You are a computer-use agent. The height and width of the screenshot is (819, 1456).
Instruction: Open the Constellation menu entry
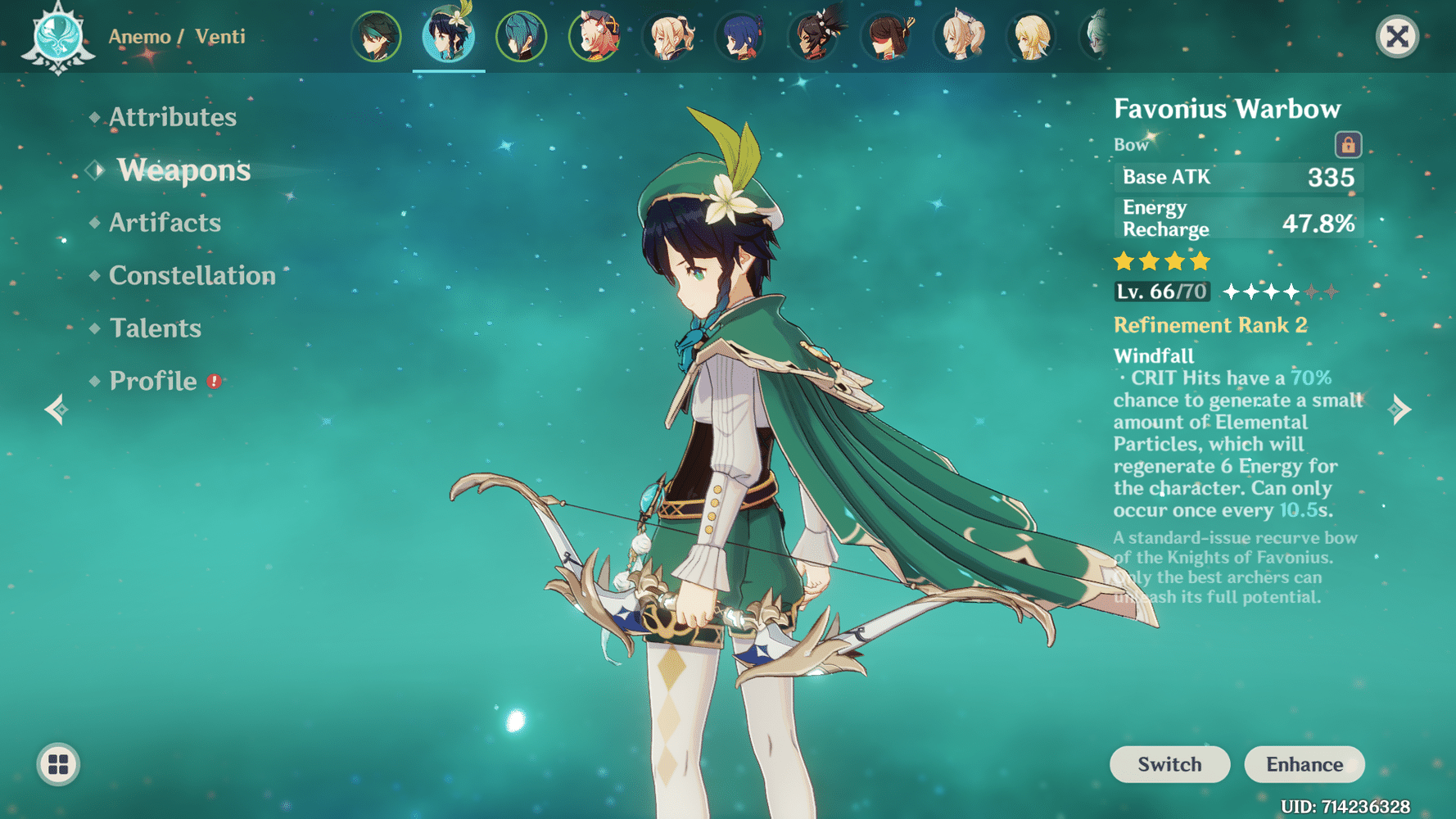tap(191, 276)
